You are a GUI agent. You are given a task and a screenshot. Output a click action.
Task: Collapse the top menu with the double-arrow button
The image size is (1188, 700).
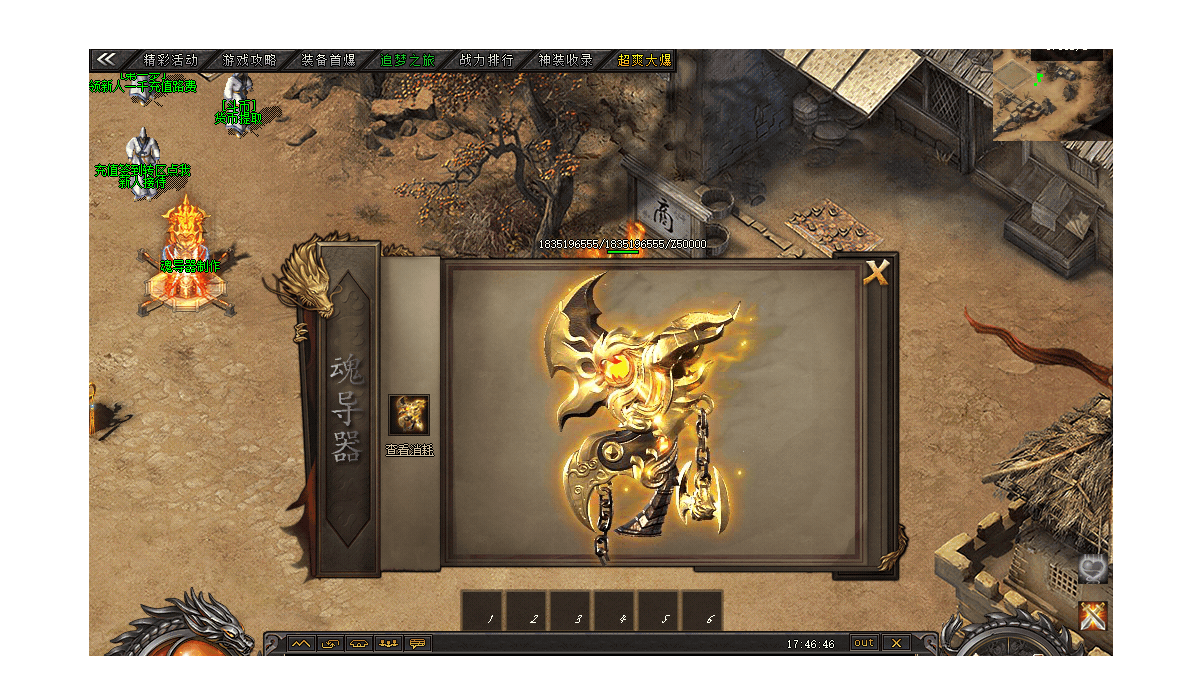(x=106, y=60)
